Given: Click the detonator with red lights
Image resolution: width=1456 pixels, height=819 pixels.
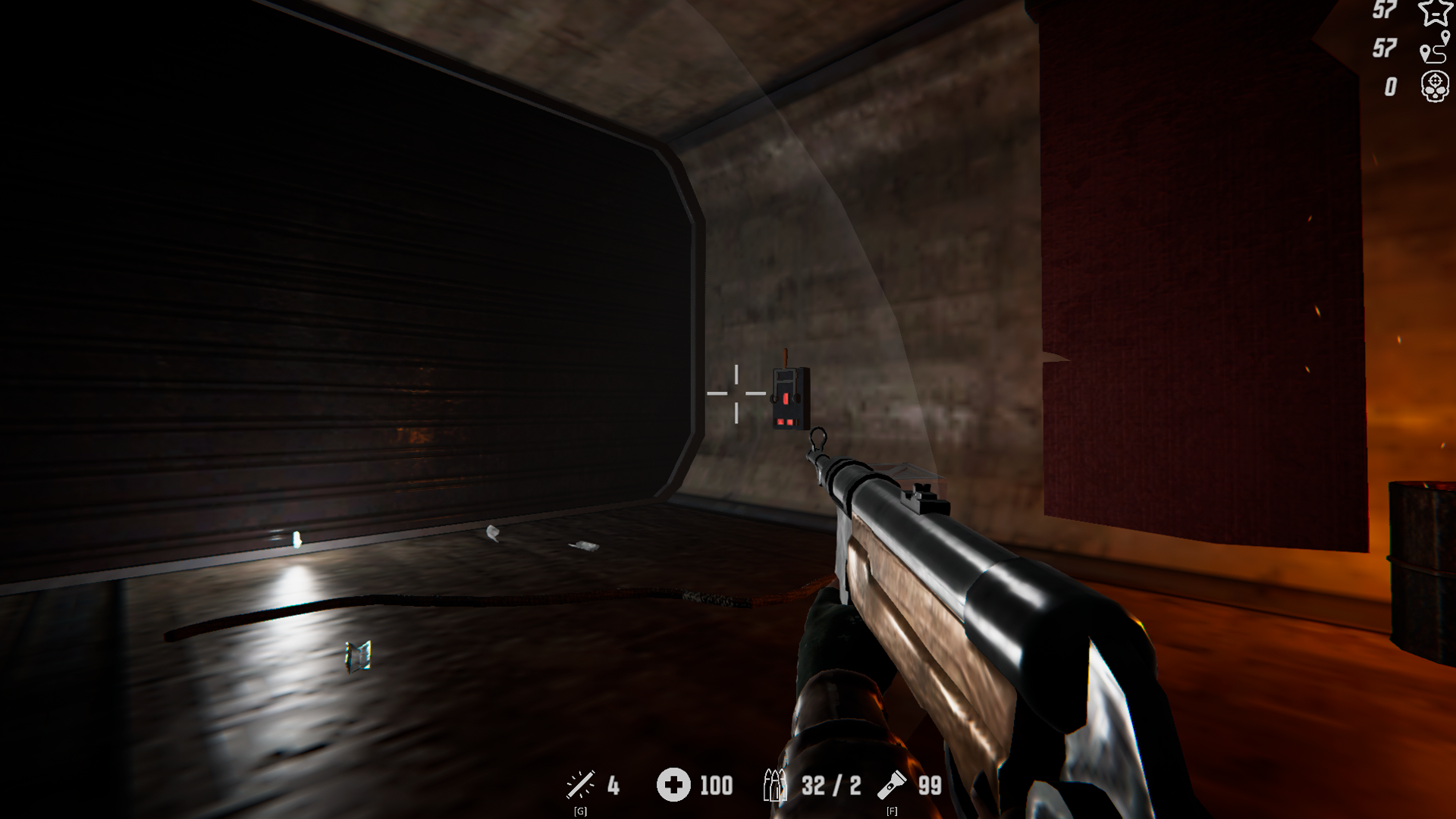Looking at the screenshot, I should [x=789, y=398].
